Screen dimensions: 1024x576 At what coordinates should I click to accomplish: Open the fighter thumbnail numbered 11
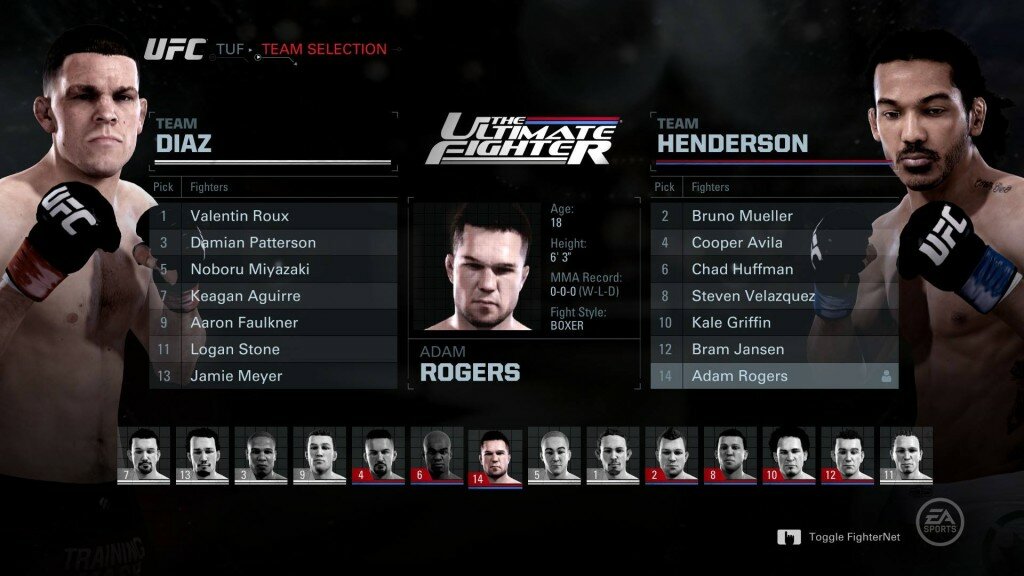pos(906,455)
